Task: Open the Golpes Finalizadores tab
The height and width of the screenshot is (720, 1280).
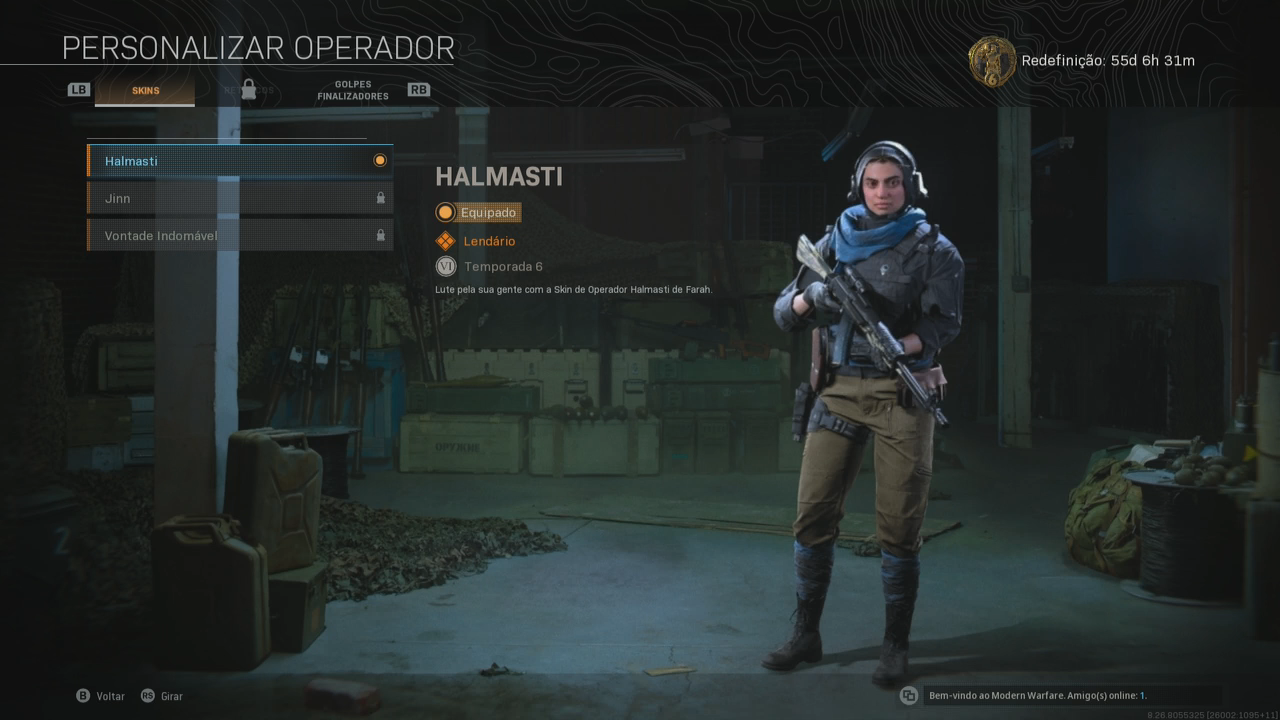Action: [x=352, y=91]
